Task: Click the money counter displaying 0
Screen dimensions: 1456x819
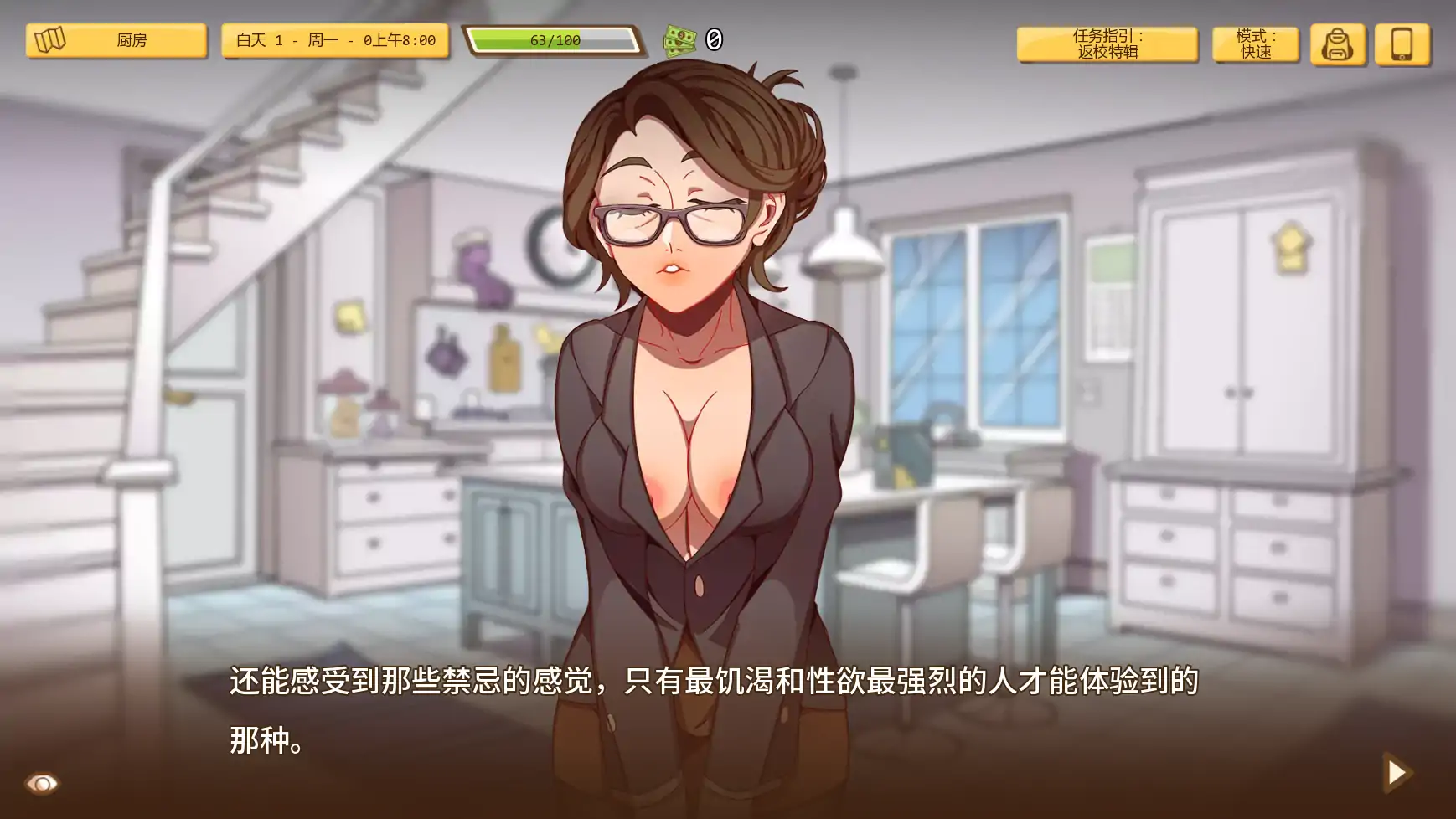Action: (713, 39)
